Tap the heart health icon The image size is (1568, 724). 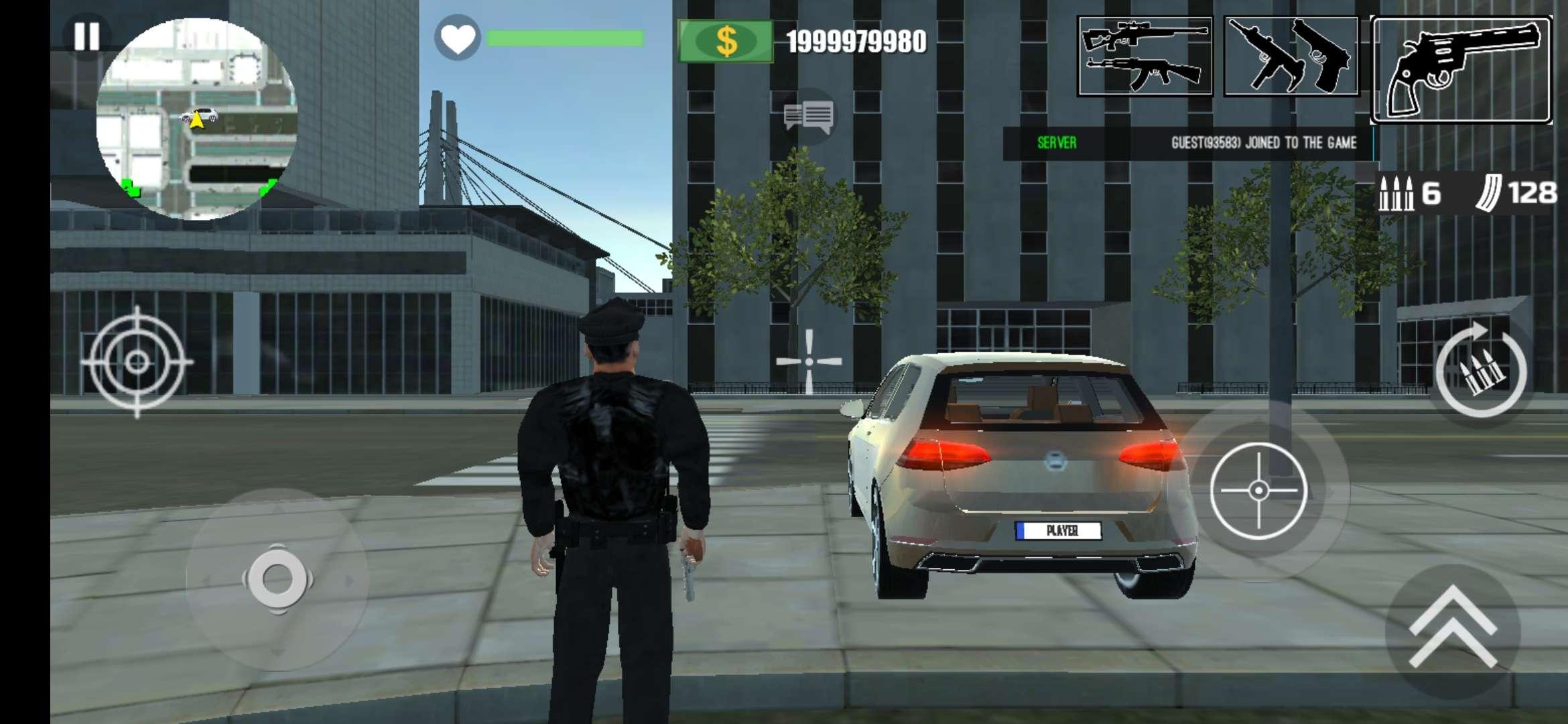pos(459,38)
